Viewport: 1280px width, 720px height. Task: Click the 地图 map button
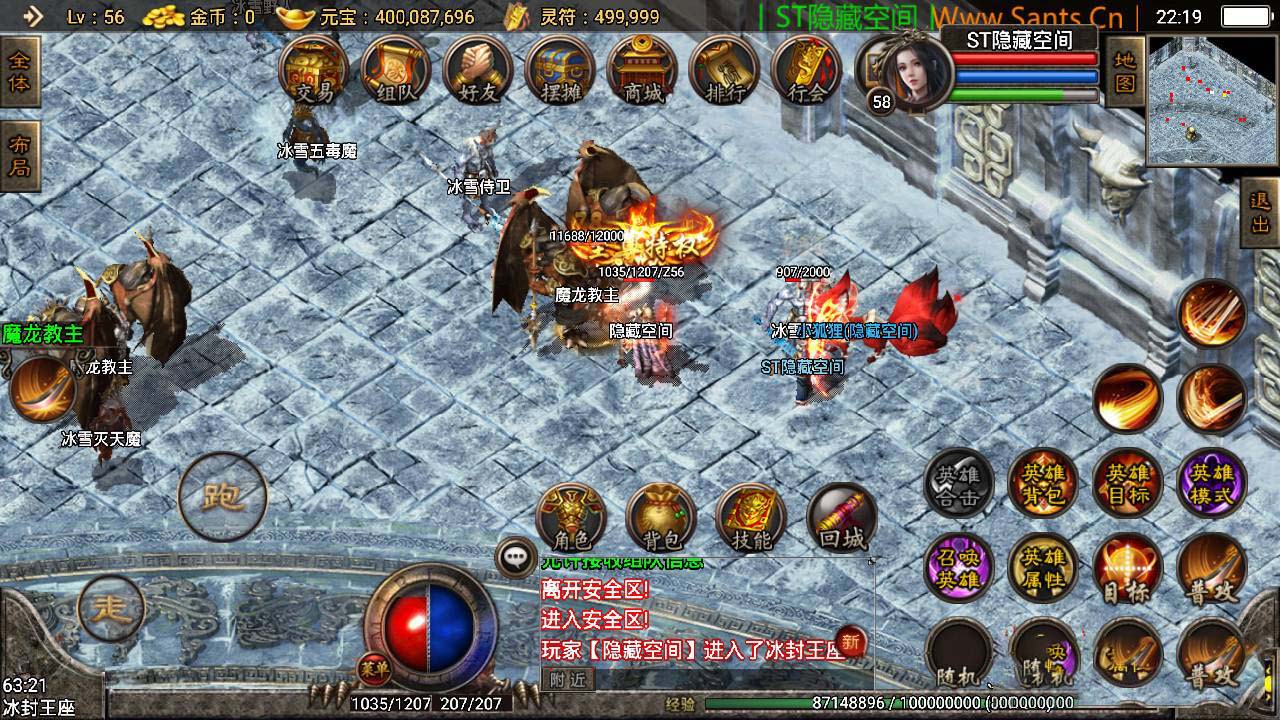(x=1125, y=72)
